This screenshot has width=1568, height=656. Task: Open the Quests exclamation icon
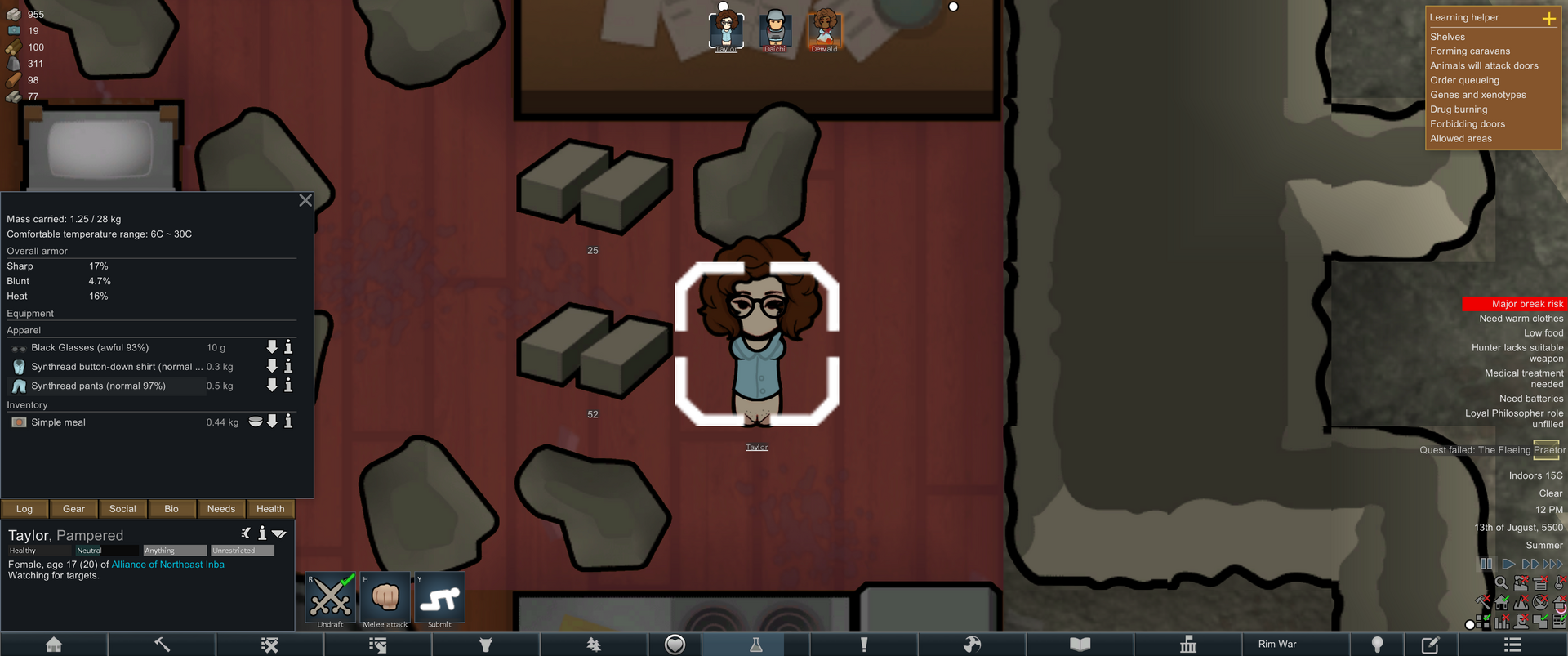[863, 645]
